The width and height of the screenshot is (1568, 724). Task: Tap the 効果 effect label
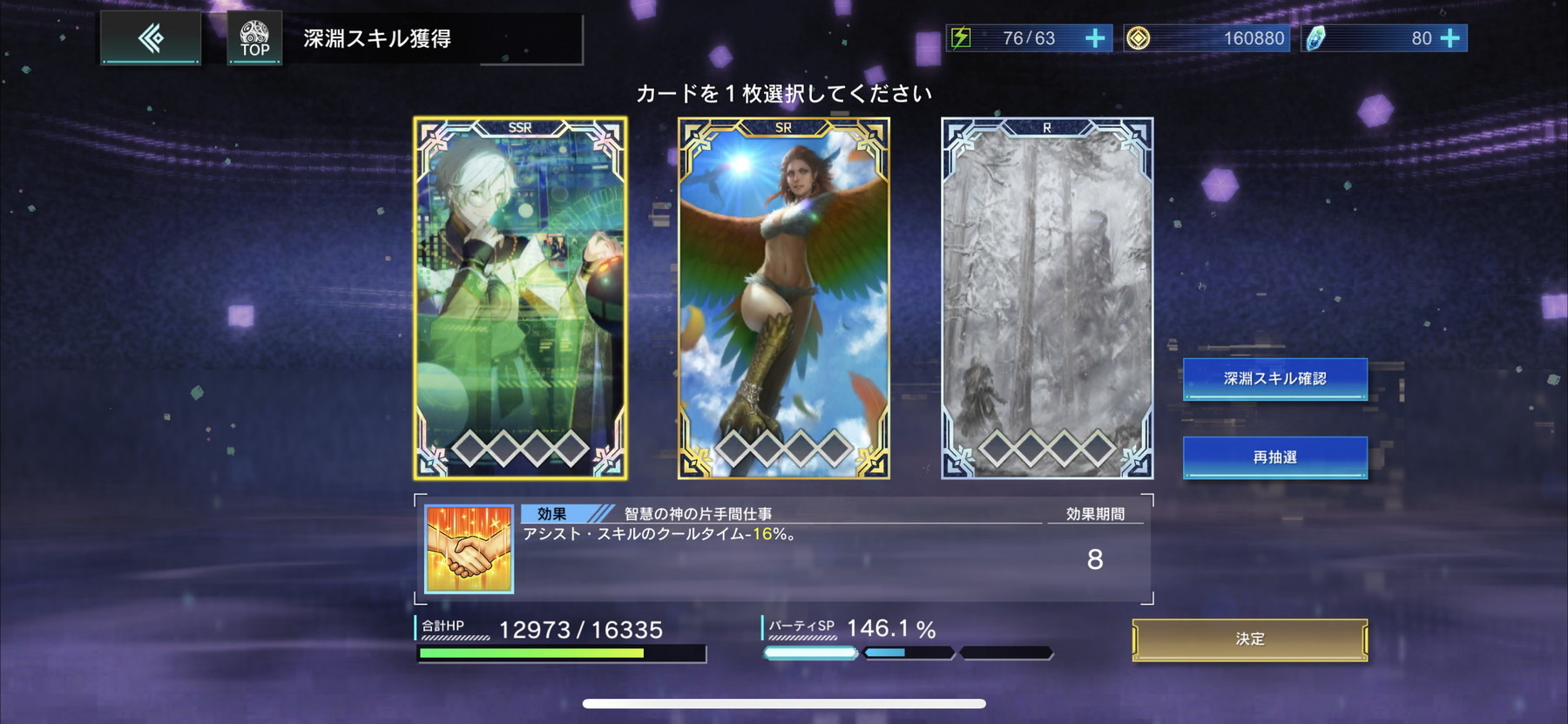(x=551, y=514)
